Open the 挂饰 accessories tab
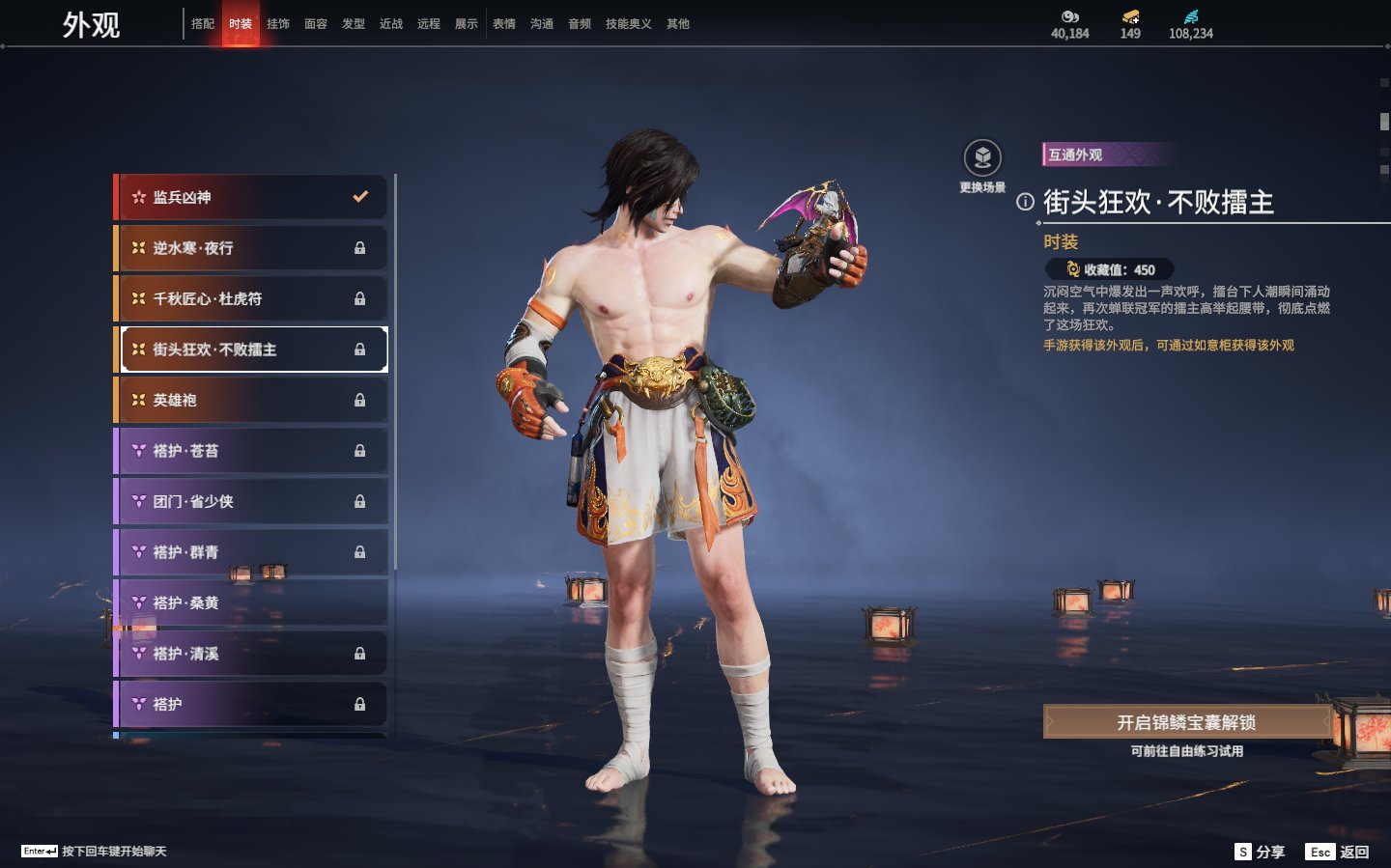This screenshot has height=868, width=1391. [x=278, y=24]
